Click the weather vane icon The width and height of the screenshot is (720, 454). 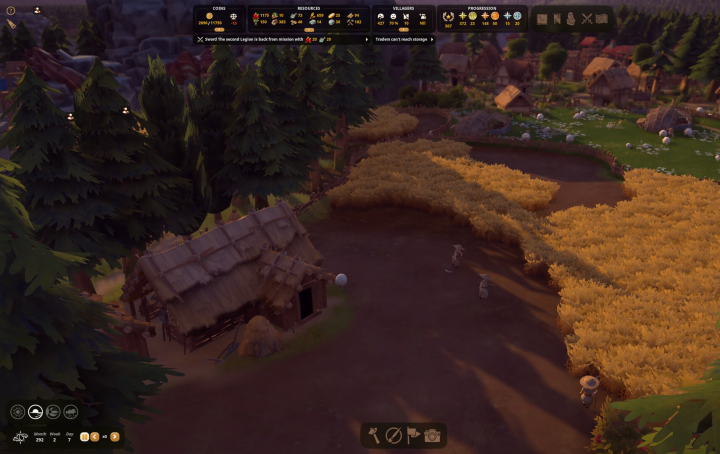tap(21, 436)
